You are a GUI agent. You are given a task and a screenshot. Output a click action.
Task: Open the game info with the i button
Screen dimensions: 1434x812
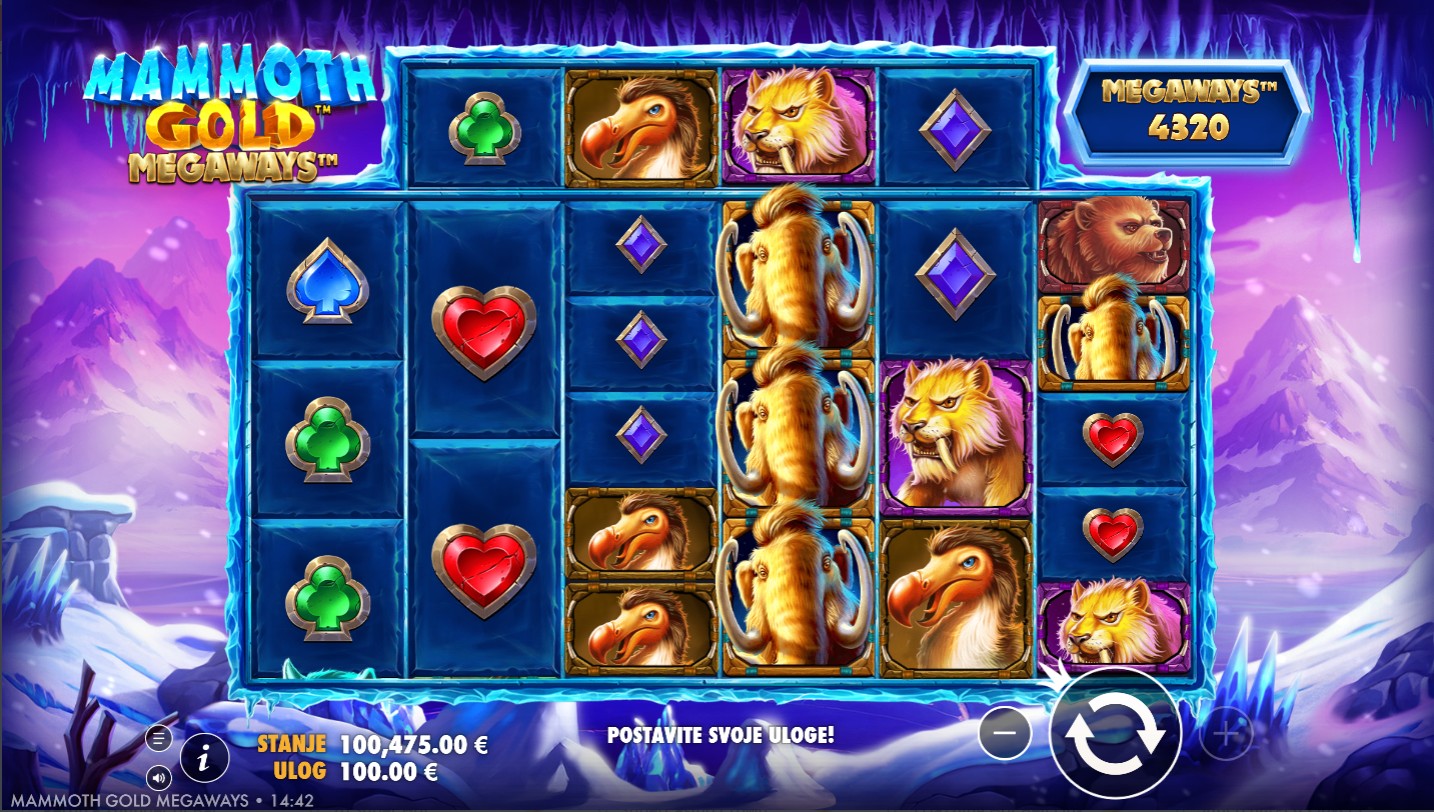coord(204,759)
